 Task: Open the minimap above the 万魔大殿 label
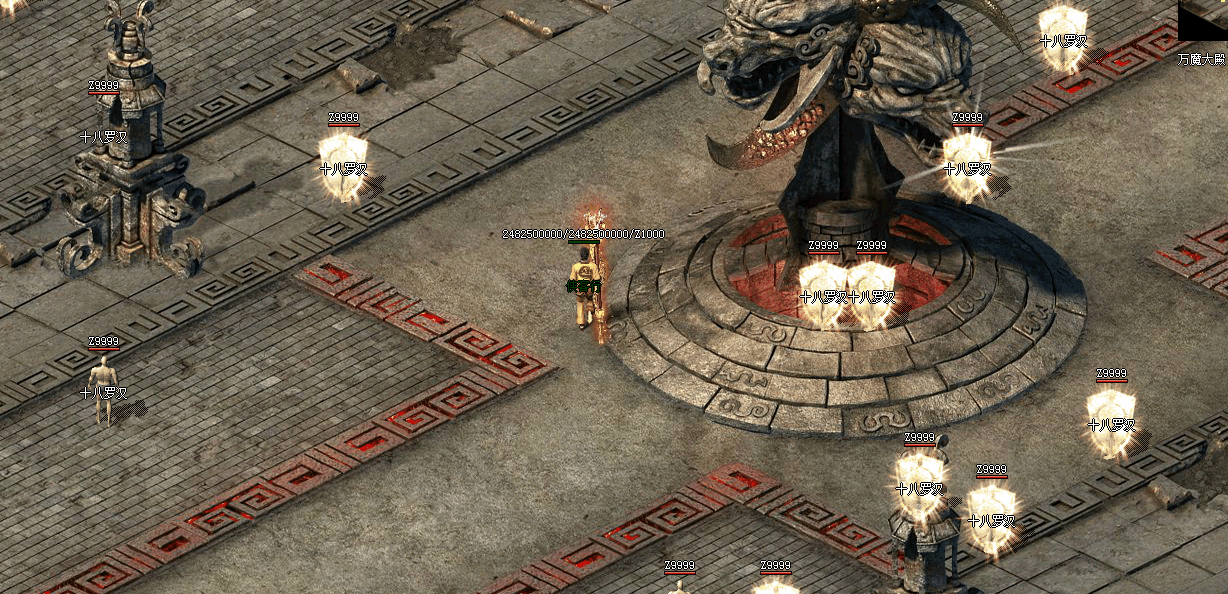coord(1203,22)
